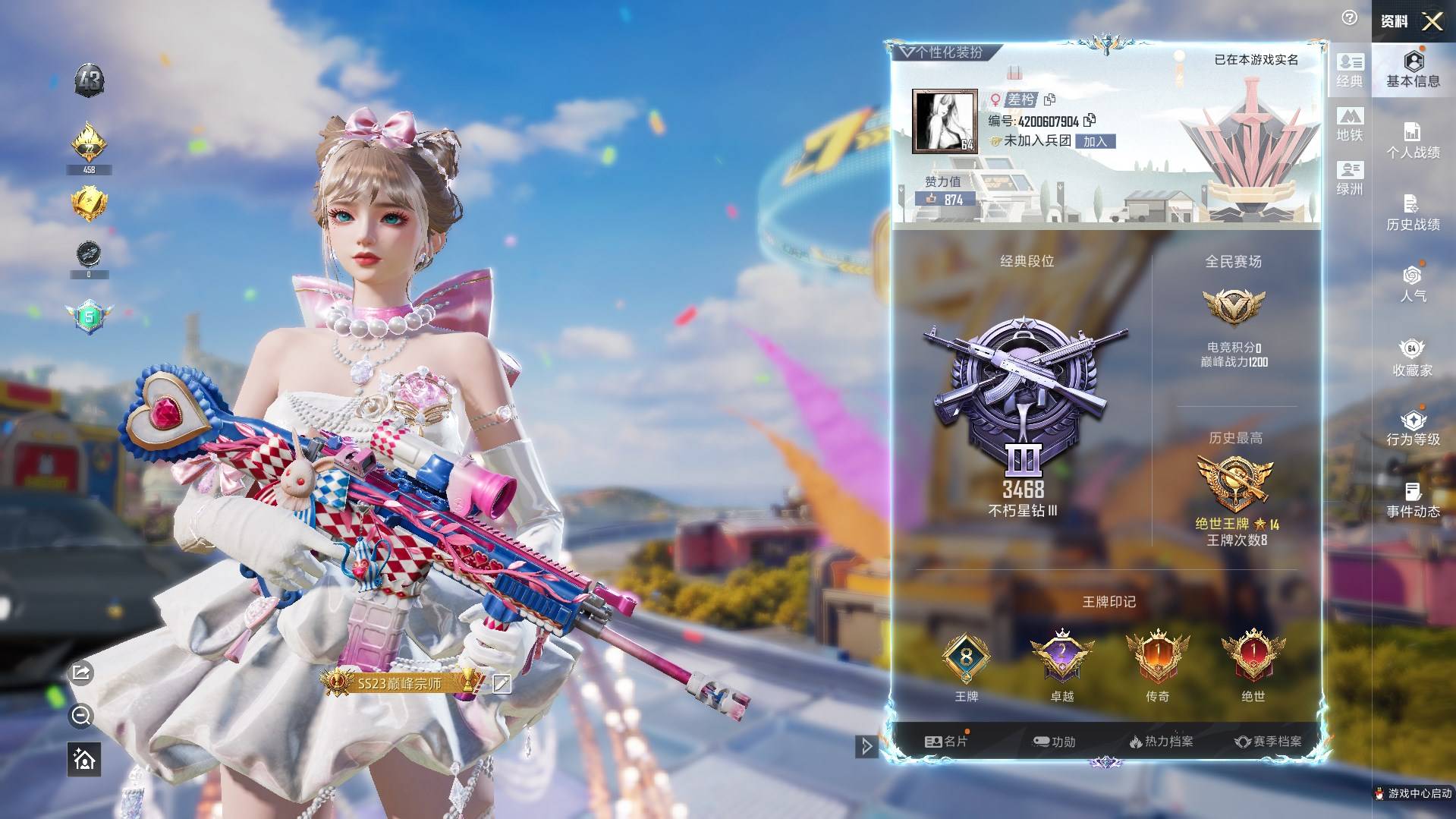Open 个性化装扮 personalization options

942,52
